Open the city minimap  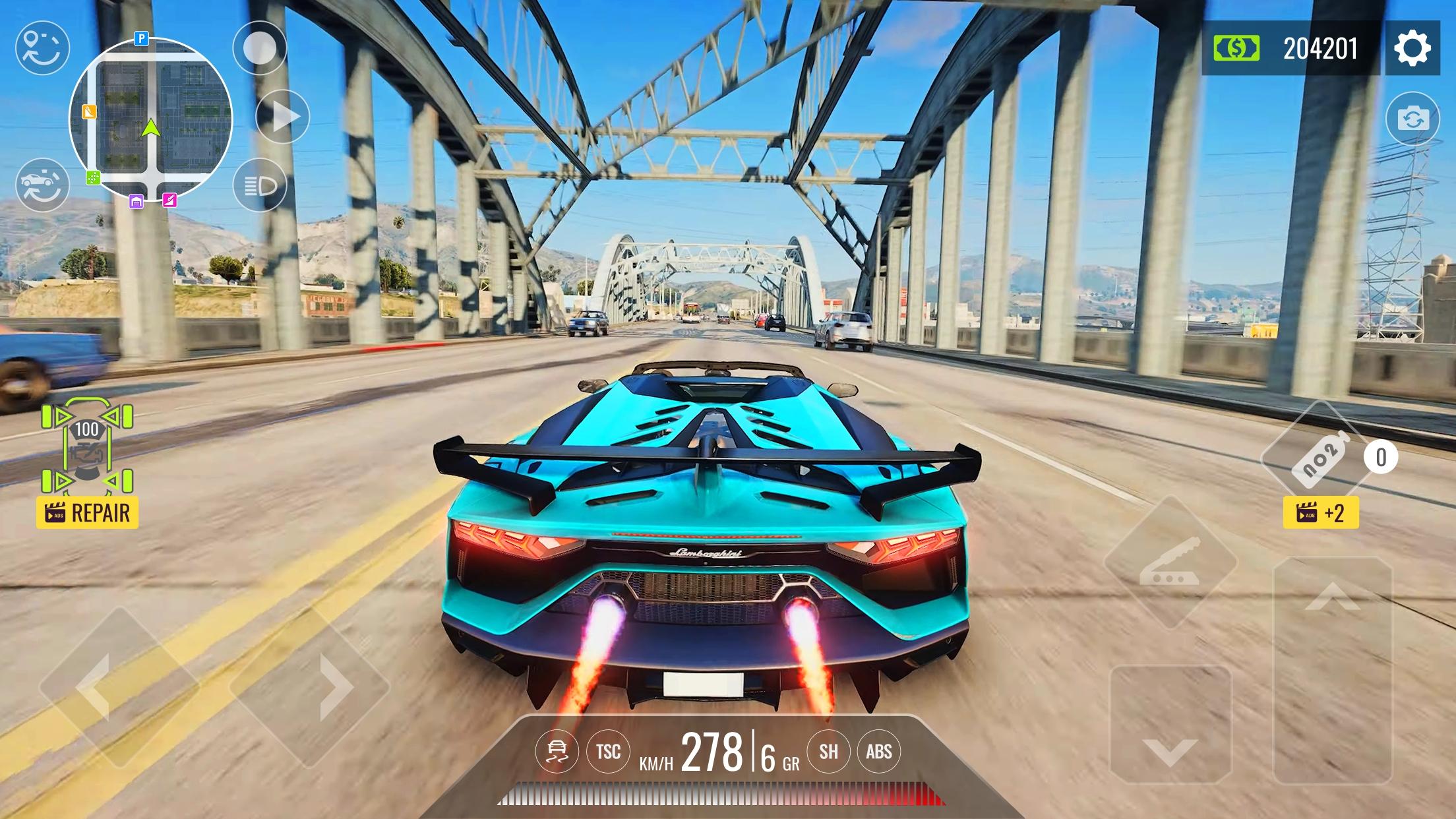point(151,119)
